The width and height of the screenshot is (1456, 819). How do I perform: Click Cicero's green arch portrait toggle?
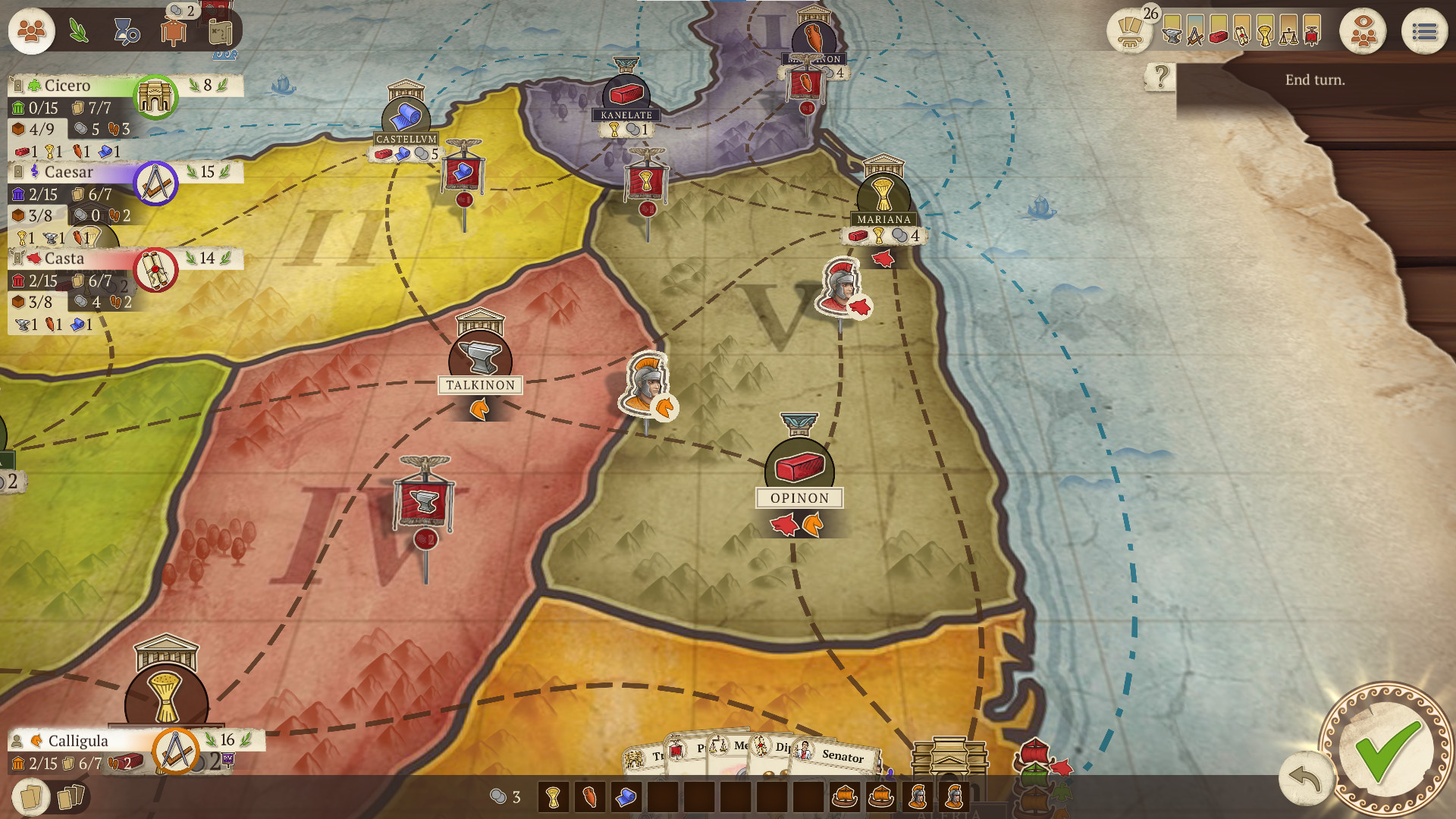pos(154,97)
